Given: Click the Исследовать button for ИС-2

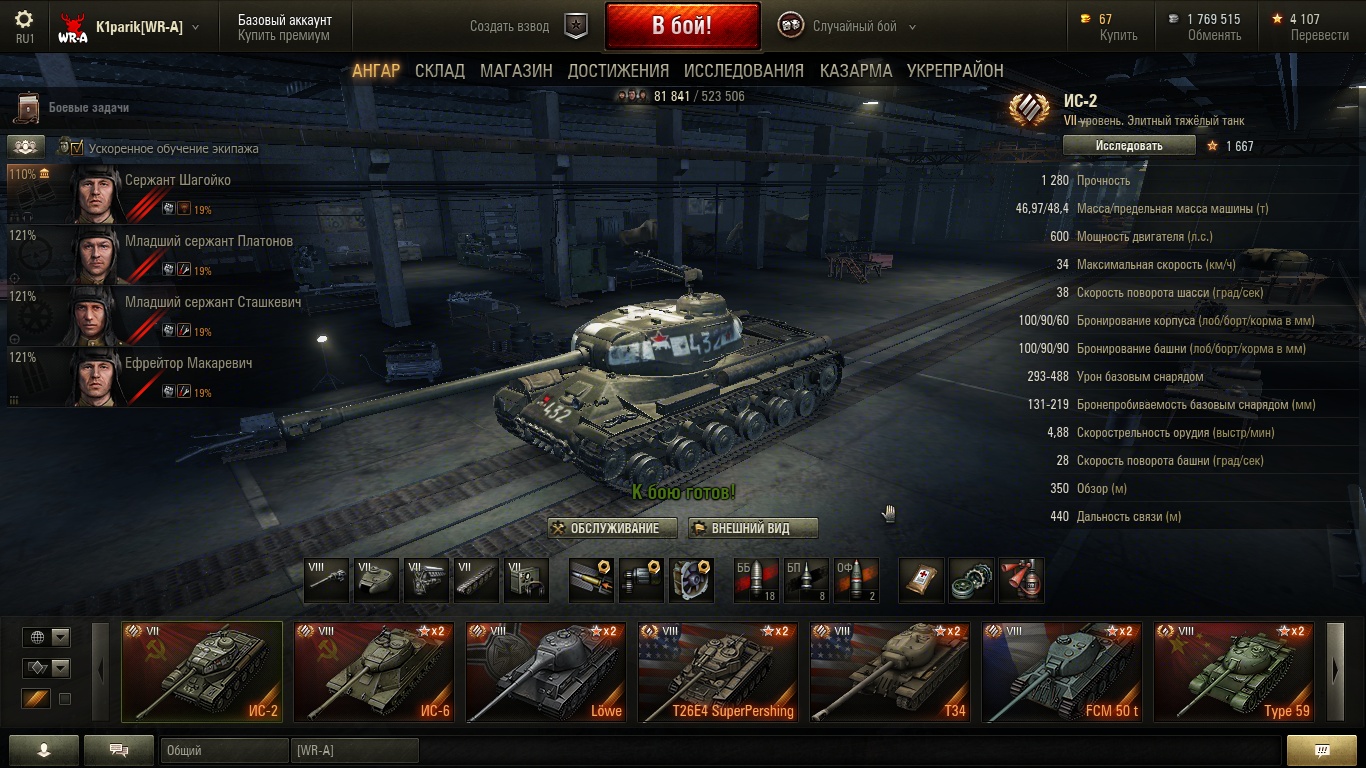Looking at the screenshot, I should click(1129, 146).
